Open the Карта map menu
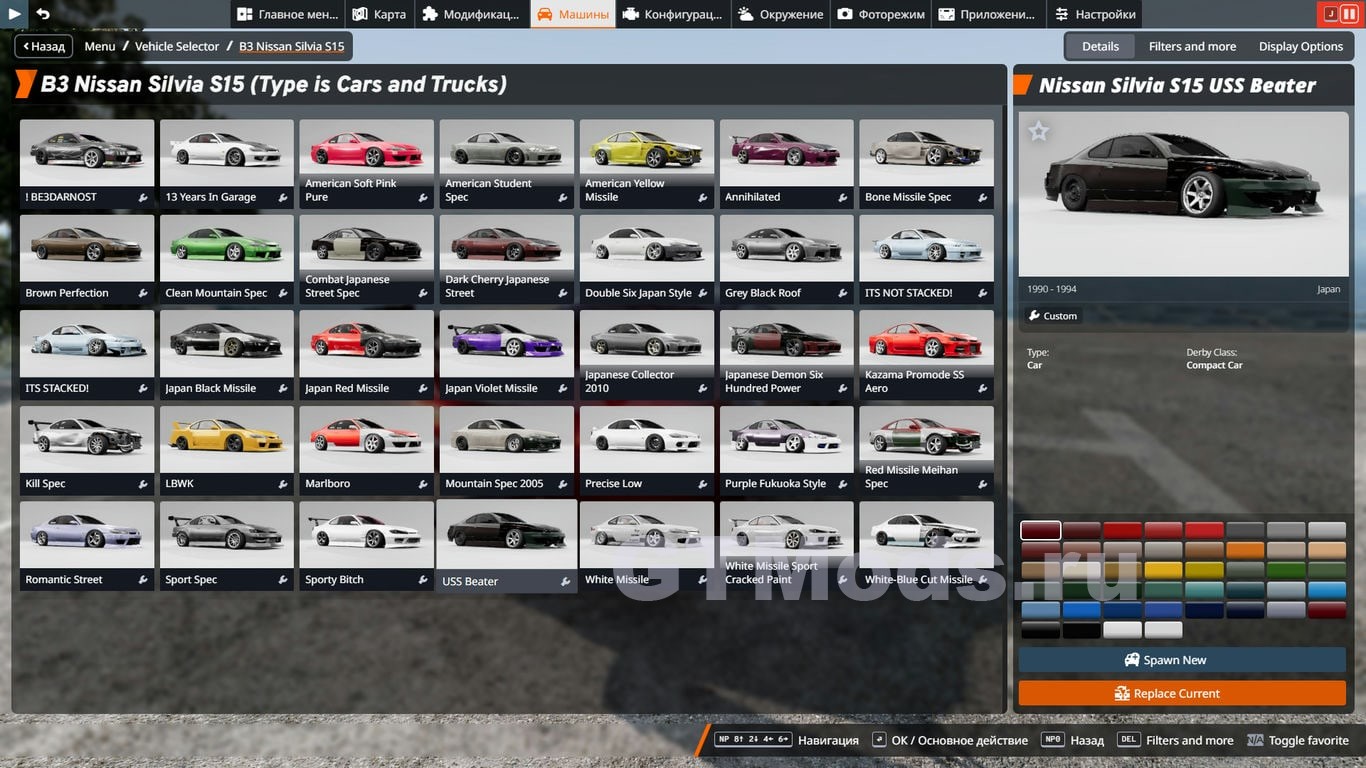 379,14
